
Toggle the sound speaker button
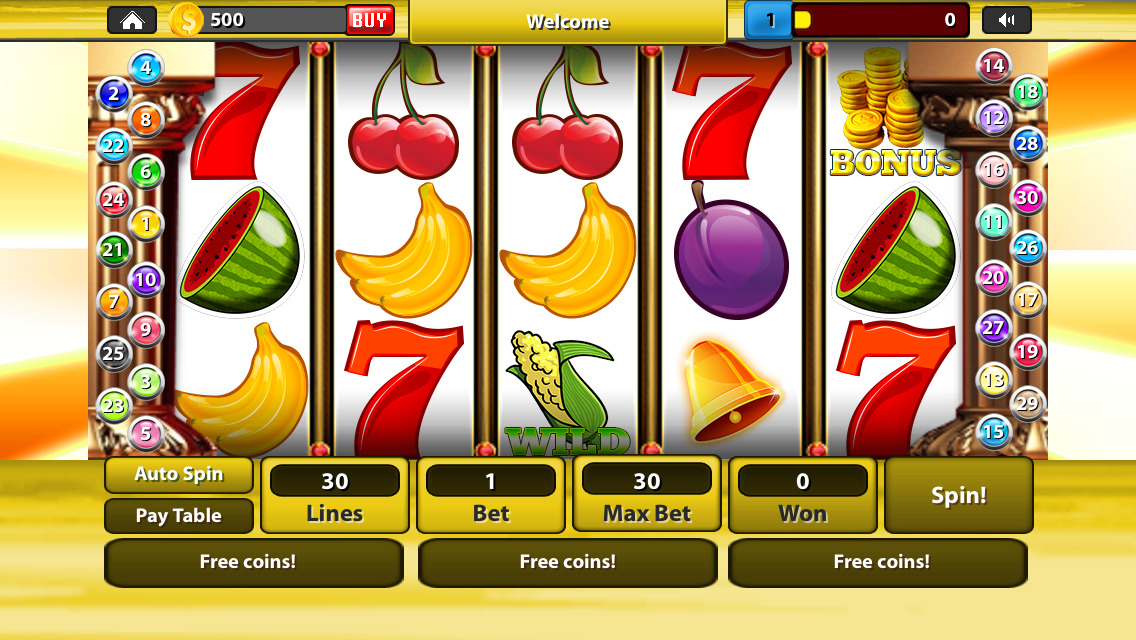pos(1006,20)
